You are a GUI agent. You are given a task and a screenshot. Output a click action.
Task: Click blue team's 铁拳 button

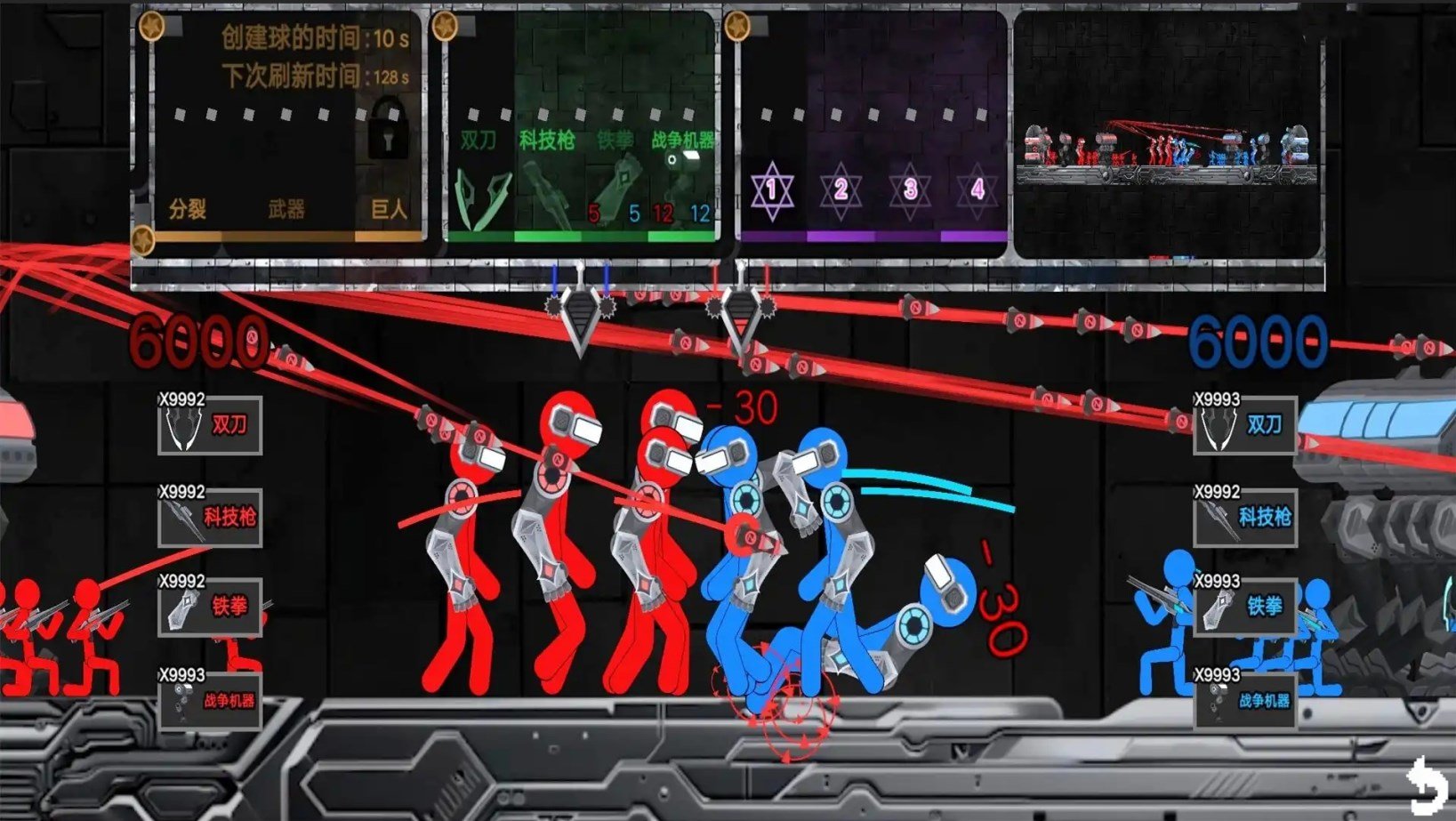click(1245, 608)
